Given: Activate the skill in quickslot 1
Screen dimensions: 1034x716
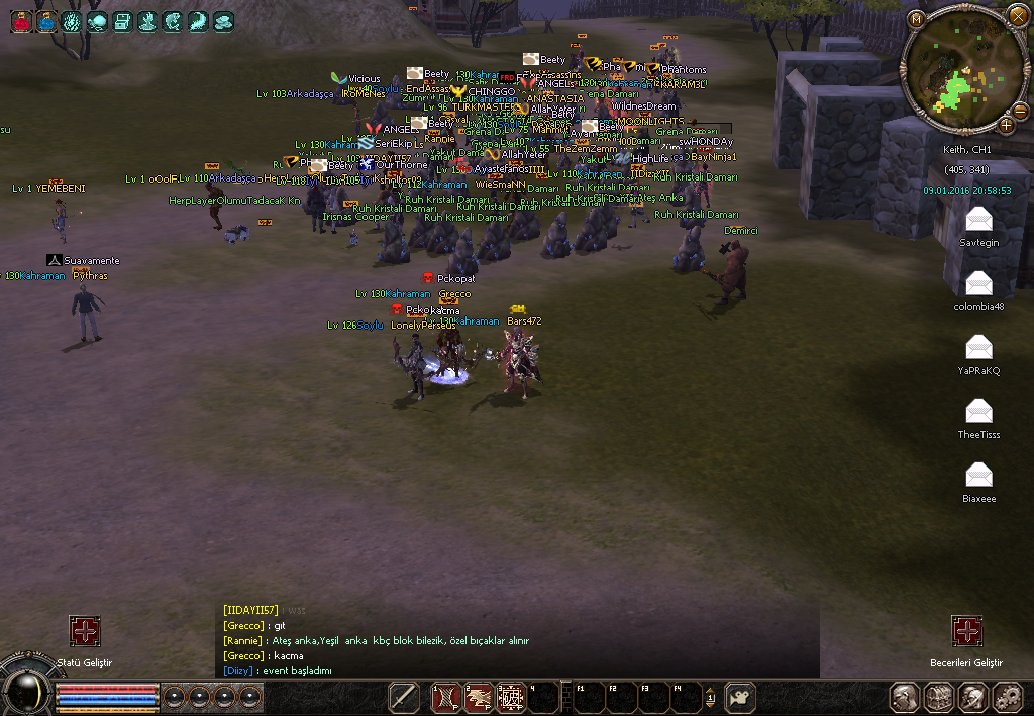Looking at the screenshot, I should coord(445,696).
